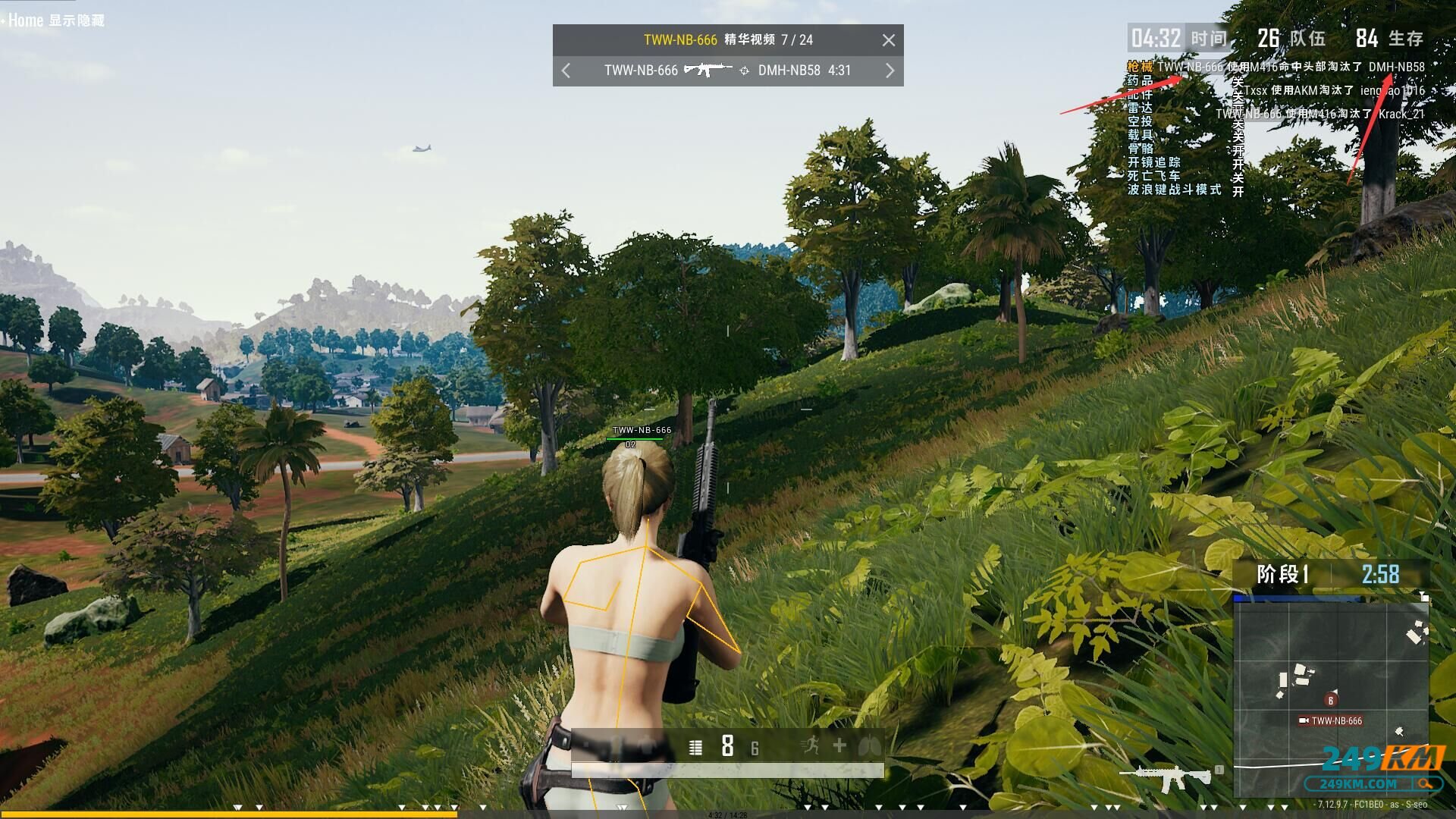Toggle the 药品 menu option
This screenshot has width=1456, height=819.
(1140, 80)
